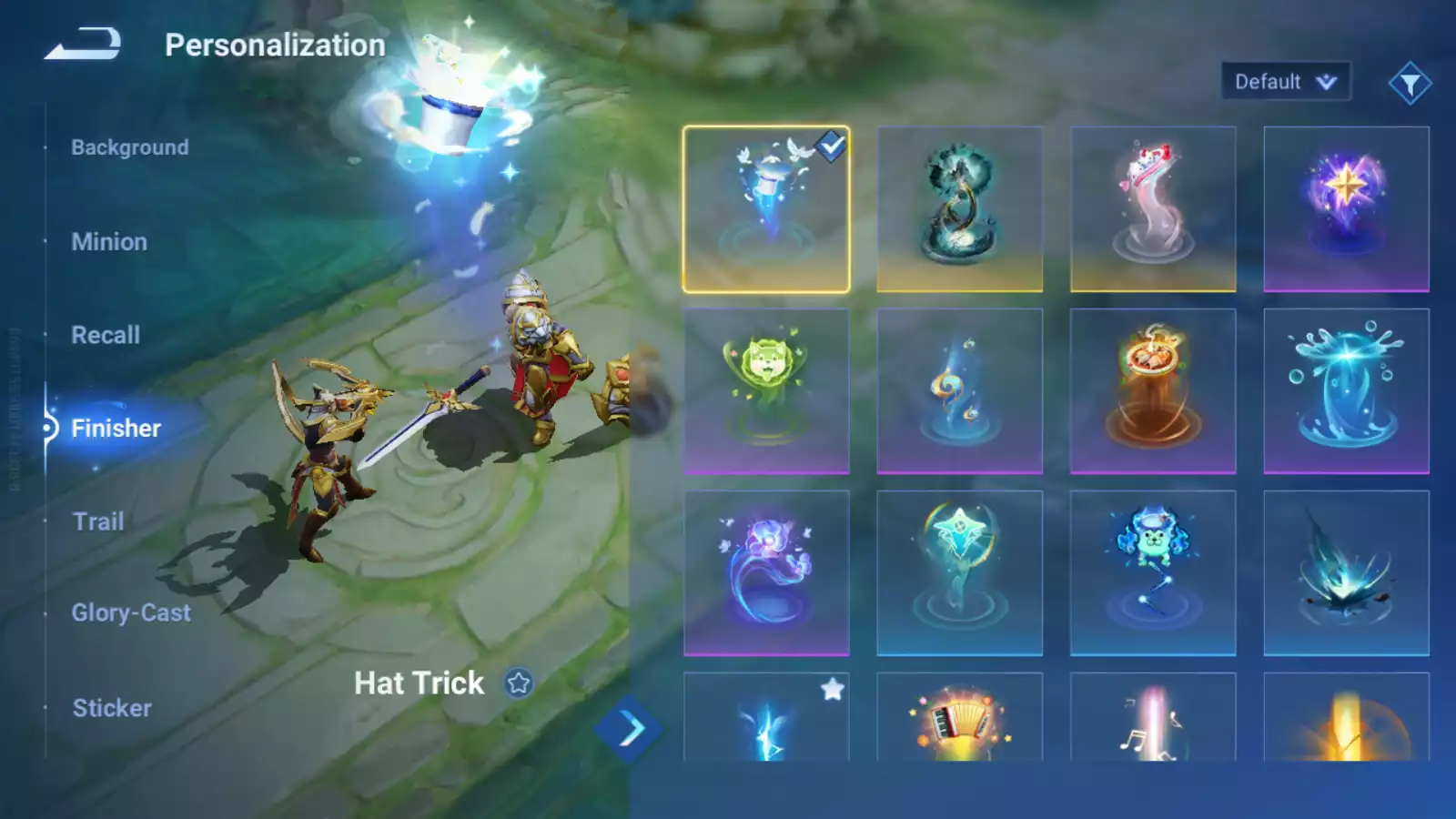This screenshot has height=819, width=1456.
Task: Click the blue diamond next arrow
Action: point(629,729)
